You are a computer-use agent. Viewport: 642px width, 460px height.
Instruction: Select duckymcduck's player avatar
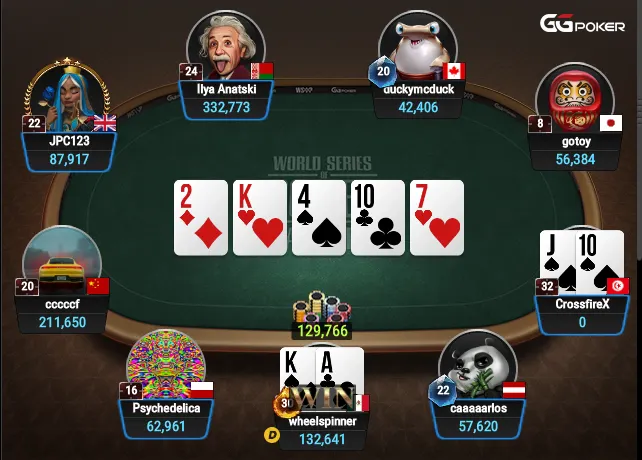coord(418,44)
